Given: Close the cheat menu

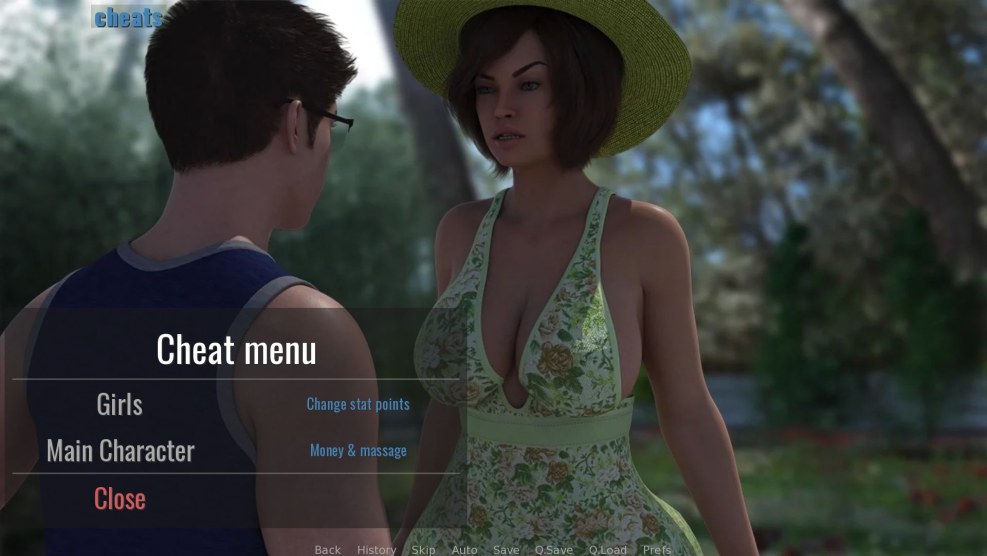Looking at the screenshot, I should pos(120,498).
